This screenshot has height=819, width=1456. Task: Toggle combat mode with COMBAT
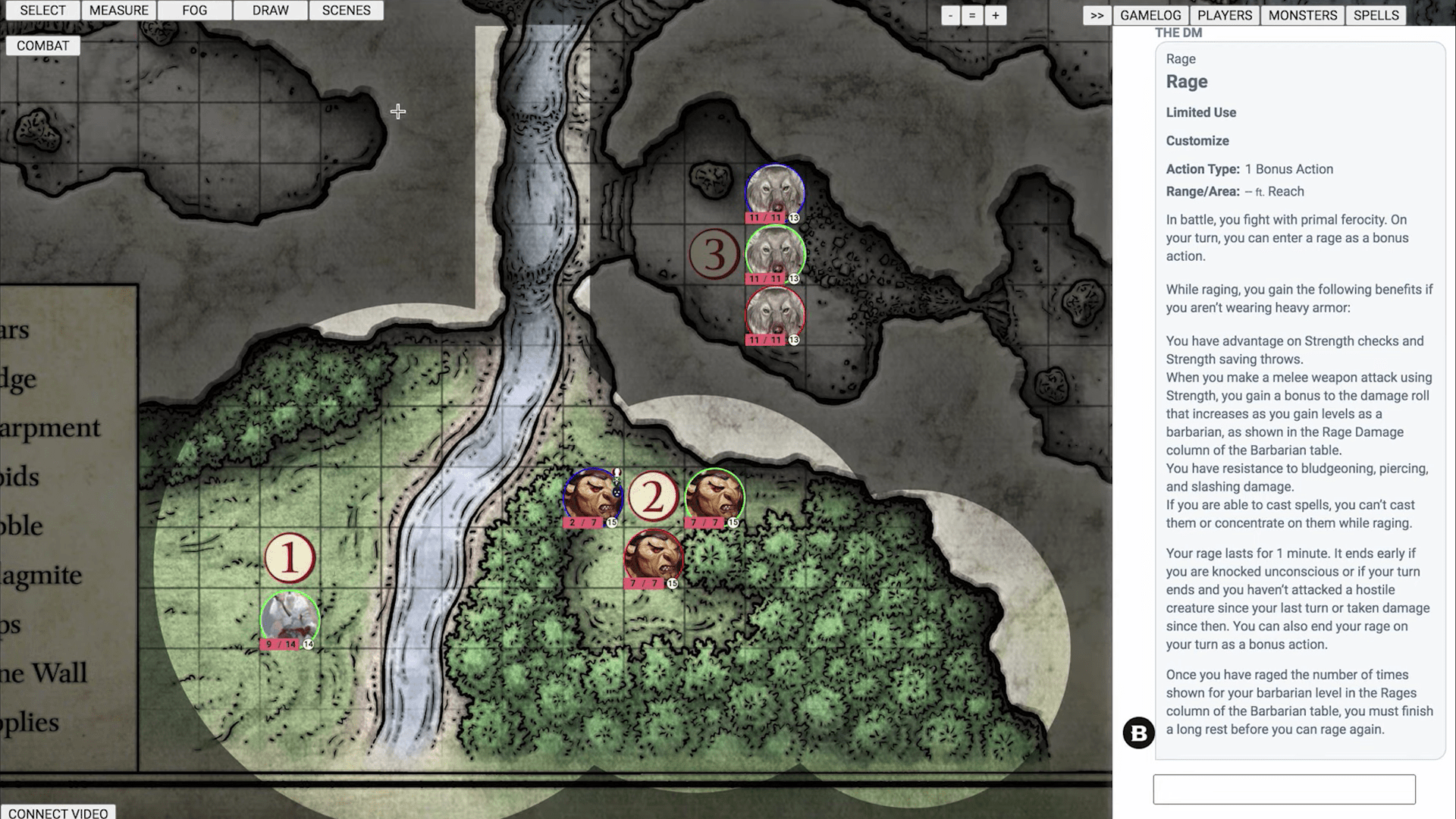(42, 45)
